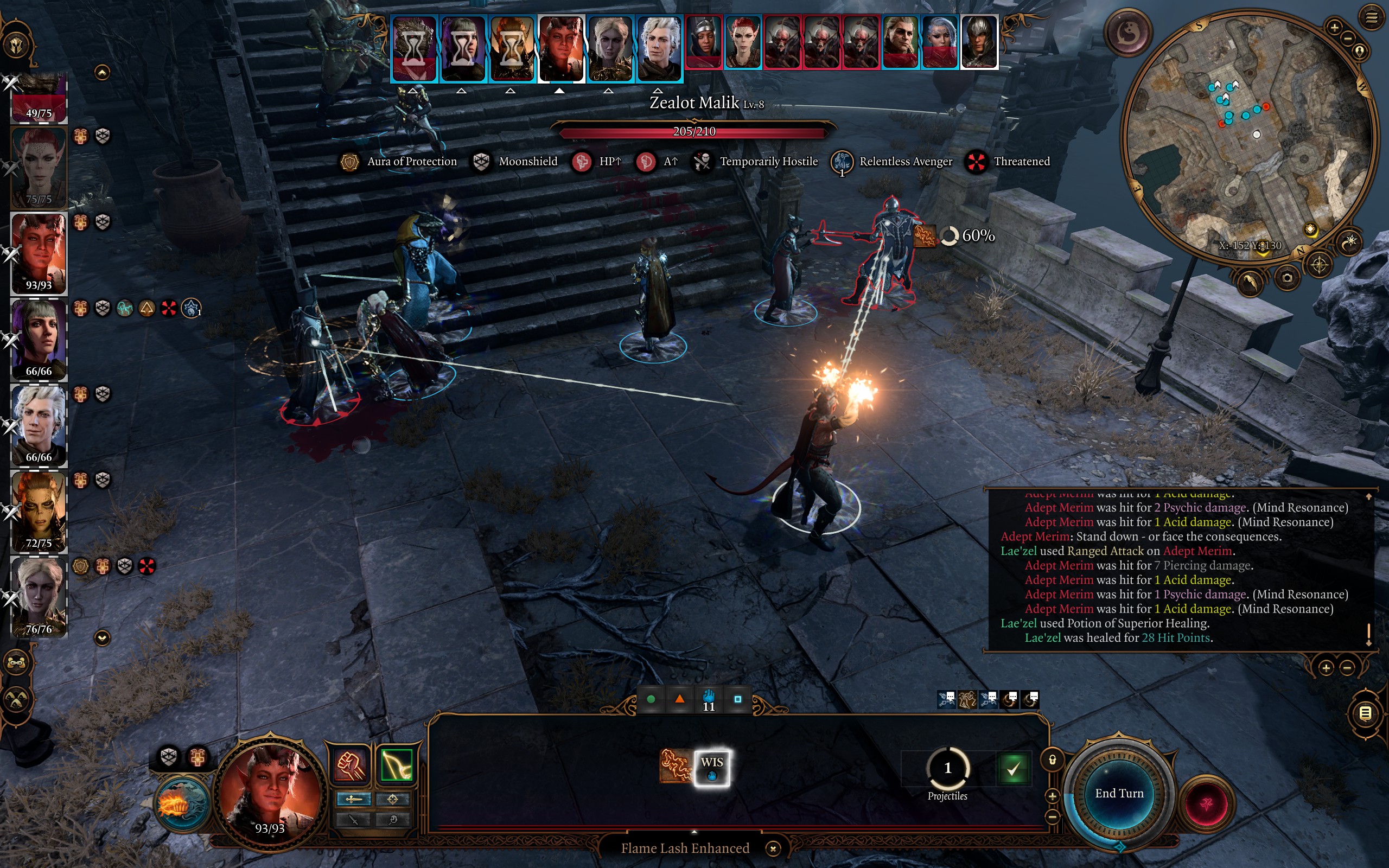Toggle the hotbar lock icon
This screenshot has width=1389, height=868.
pyautogui.click(x=1052, y=760)
